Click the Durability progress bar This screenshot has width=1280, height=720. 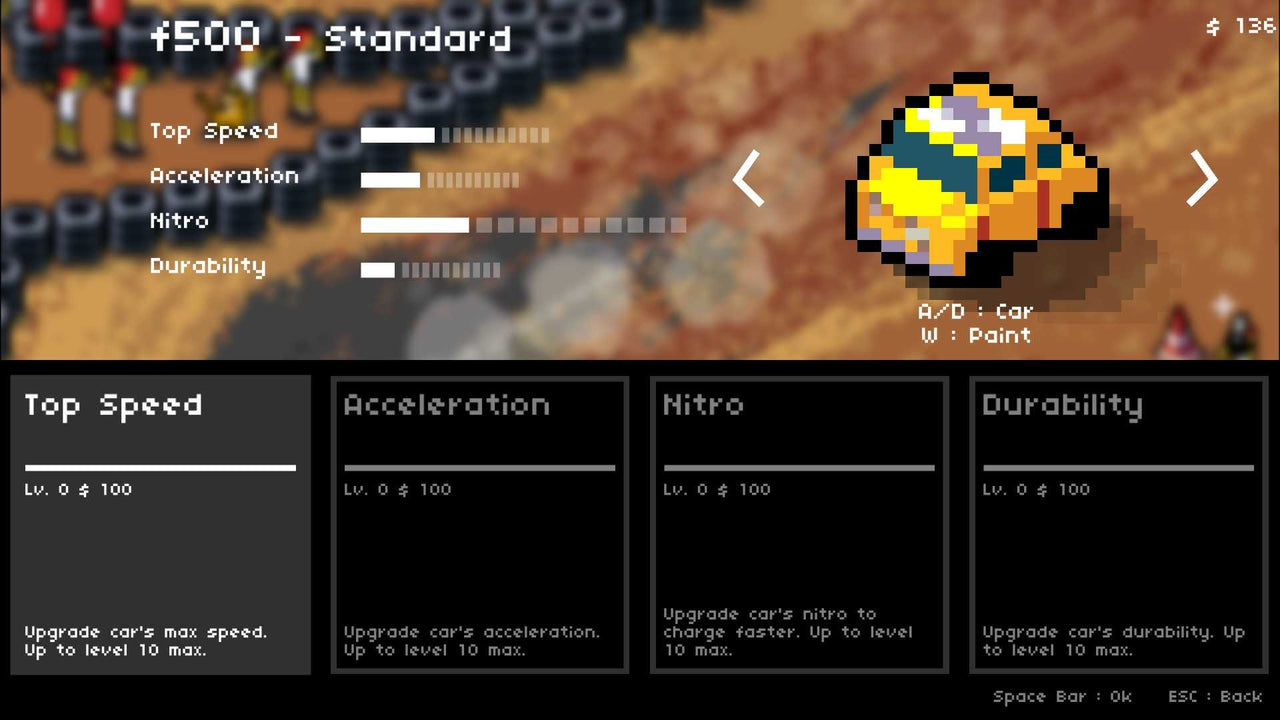click(x=430, y=269)
